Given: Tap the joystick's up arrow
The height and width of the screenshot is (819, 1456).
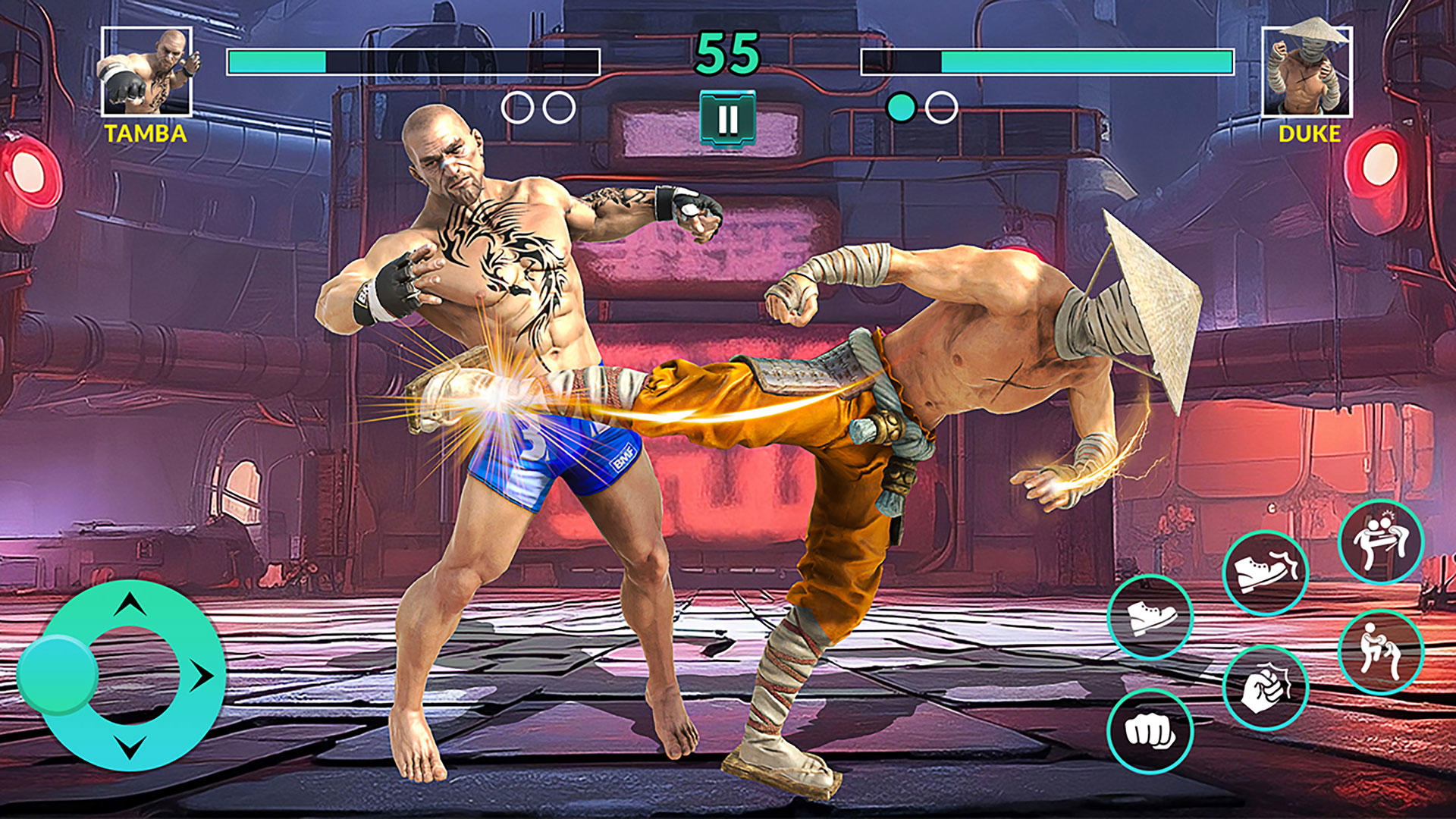Looking at the screenshot, I should point(130,604).
